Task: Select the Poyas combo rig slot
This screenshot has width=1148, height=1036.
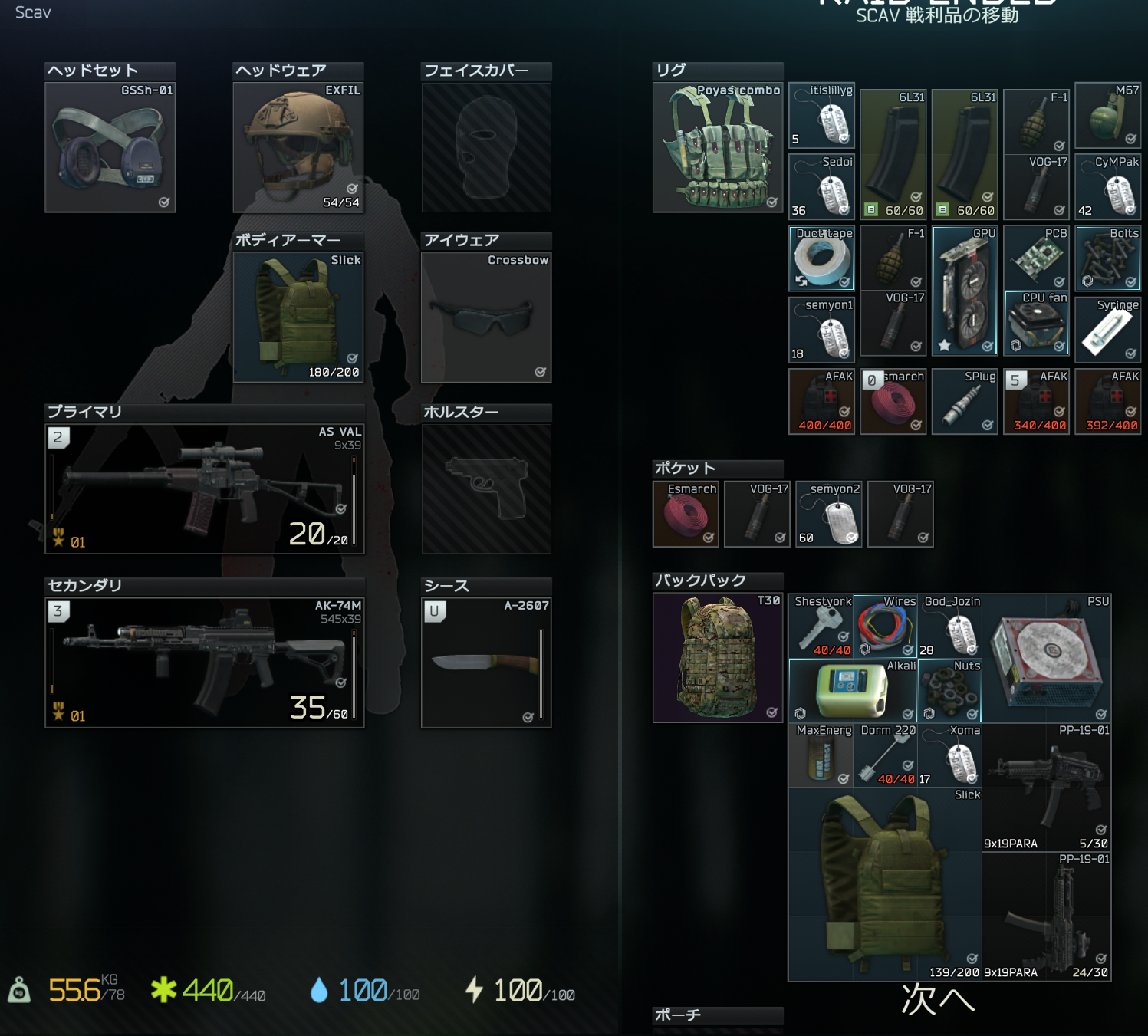Action: [717, 147]
